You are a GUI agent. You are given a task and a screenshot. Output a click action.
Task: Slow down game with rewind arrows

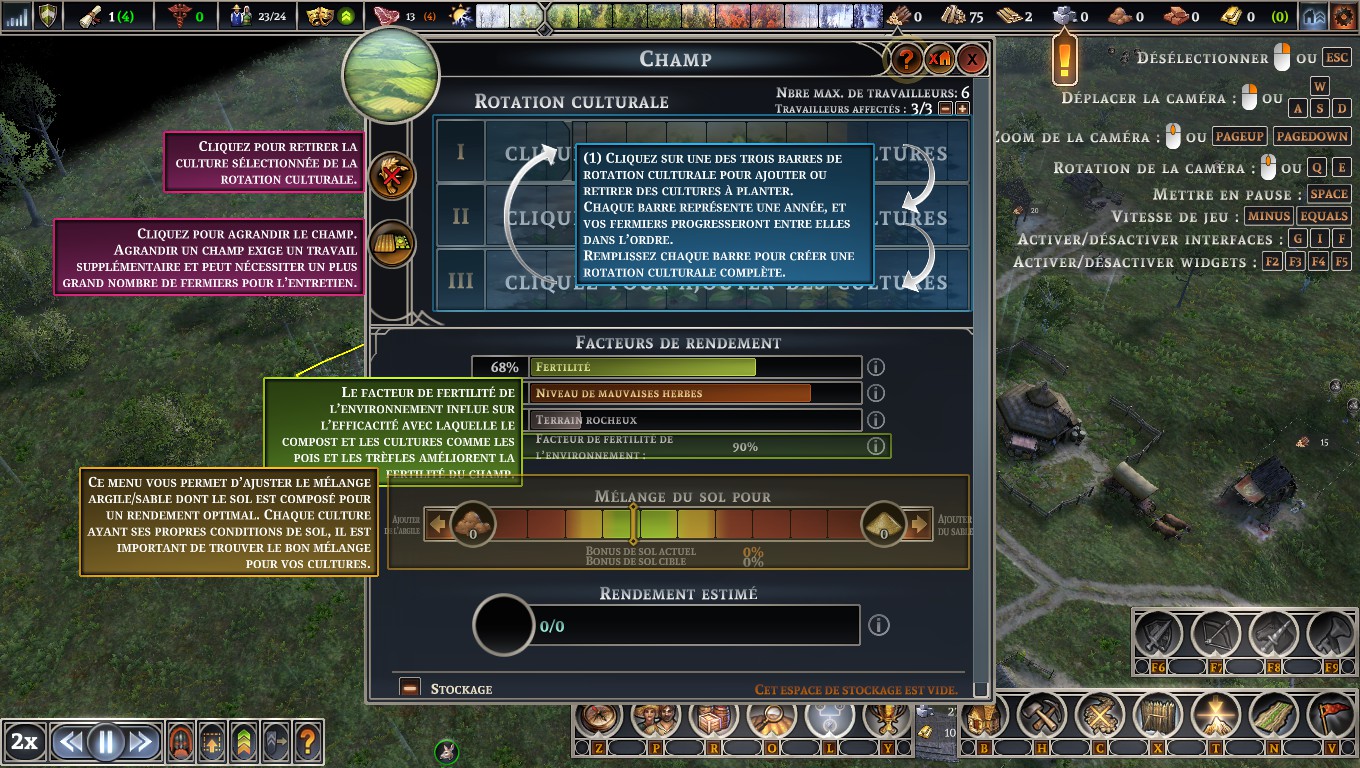(x=69, y=742)
